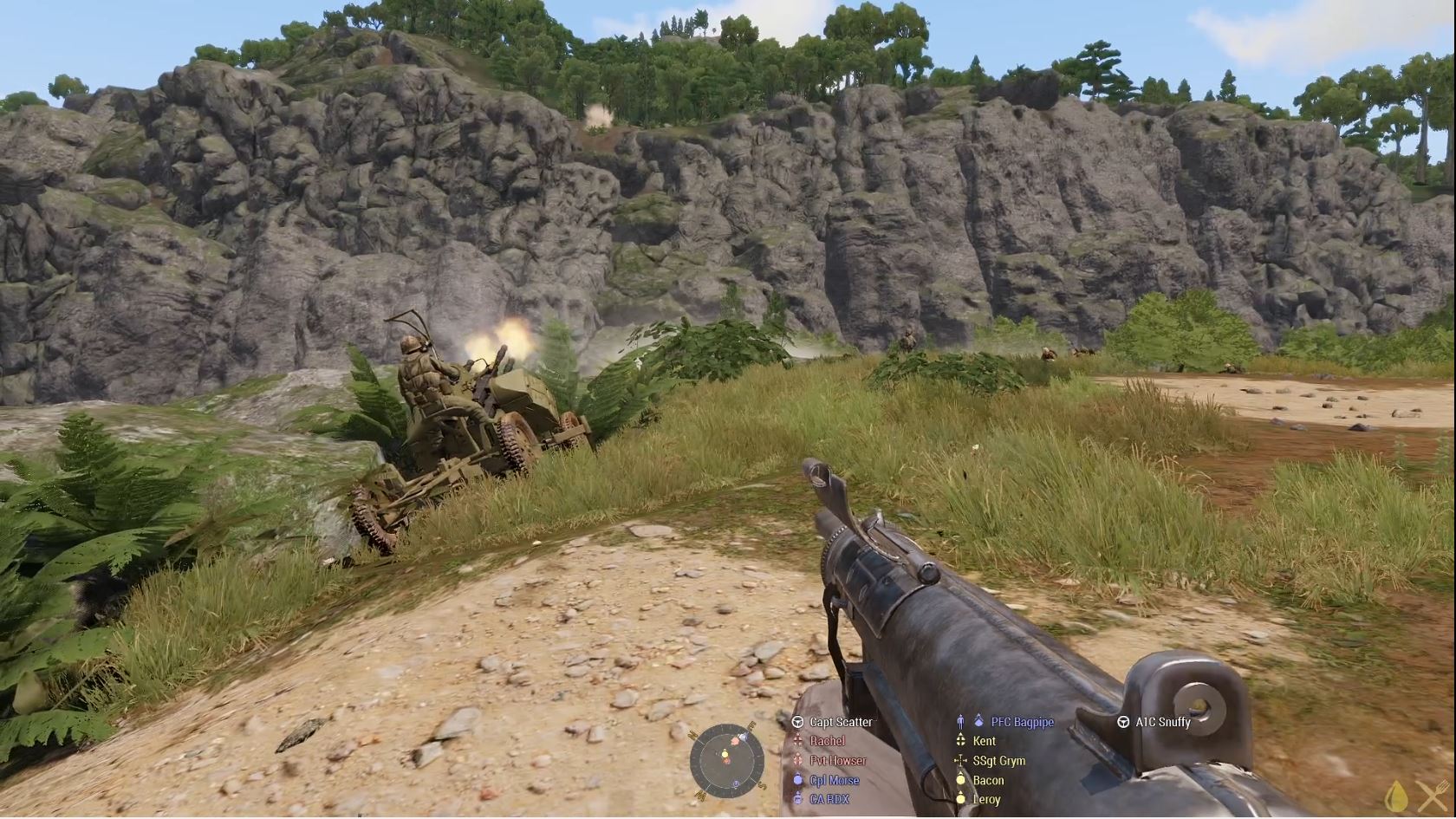Image resolution: width=1456 pixels, height=819 pixels.
Task: Select Capt Scatter in the squad list
Action: click(840, 722)
